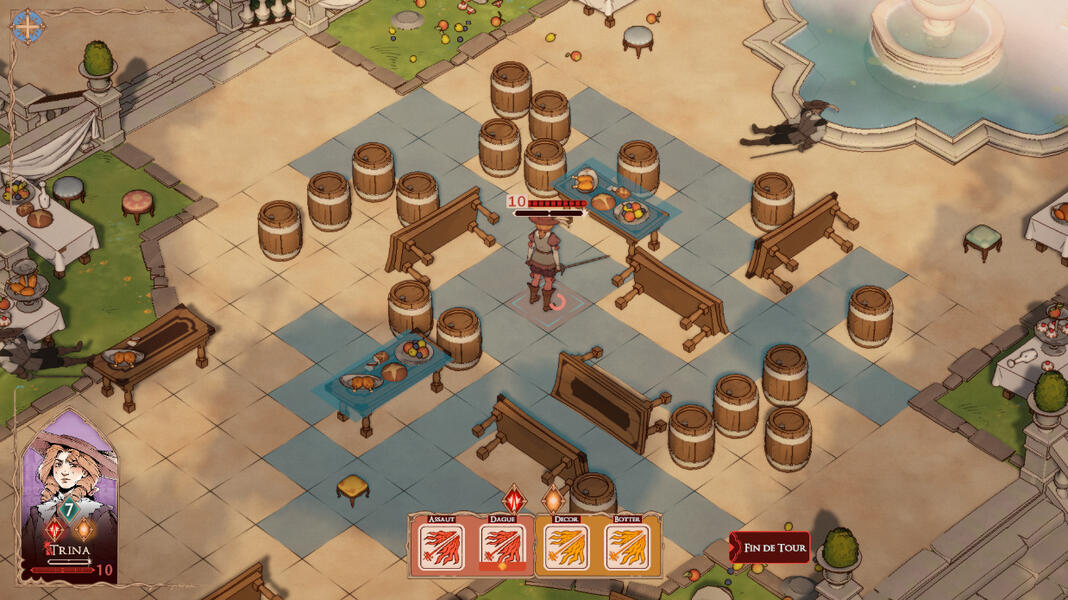Viewport: 1068px width, 600px height.
Task: Open the blue compass icon
Action: (x=27, y=26)
